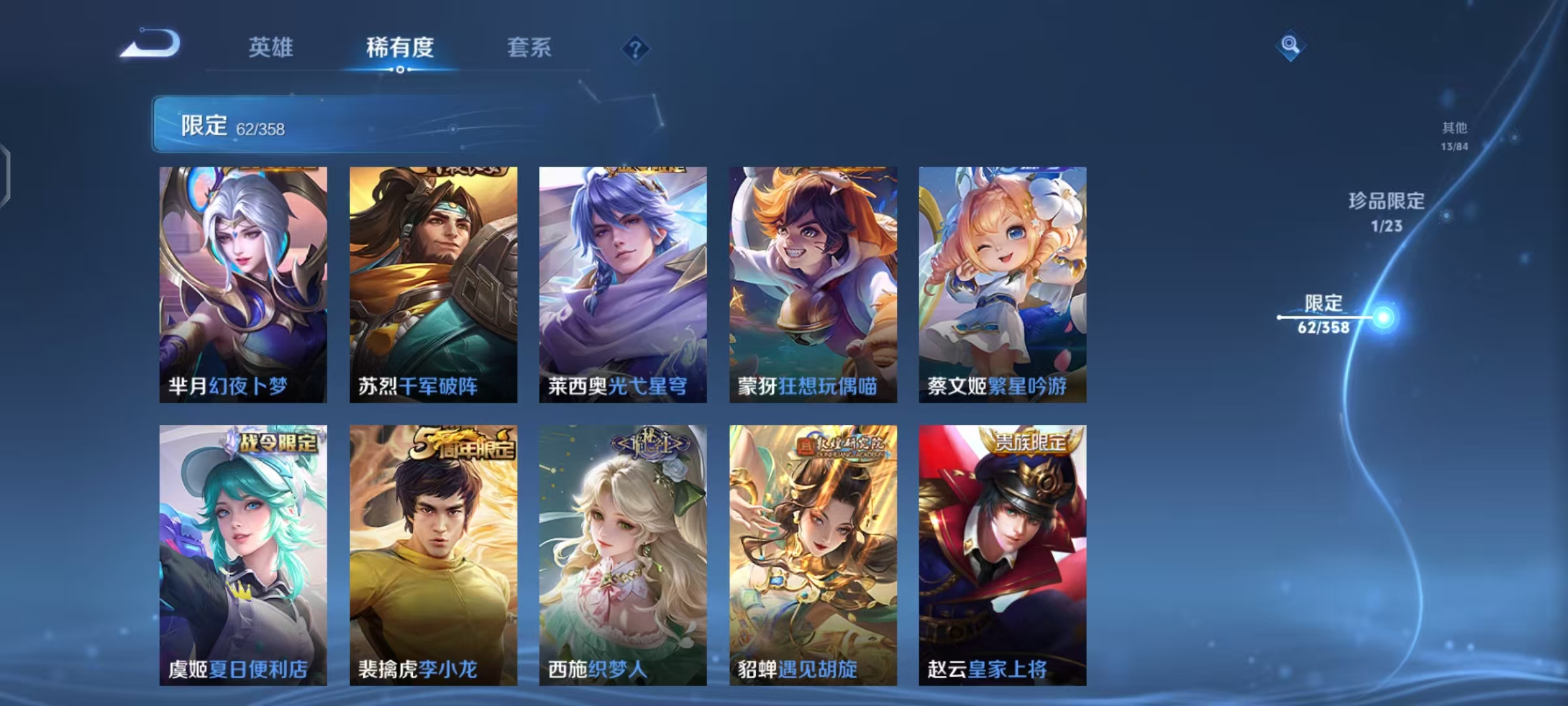Click the 限定 62/358 section header
This screenshot has height=706, width=1568.
[230, 126]
